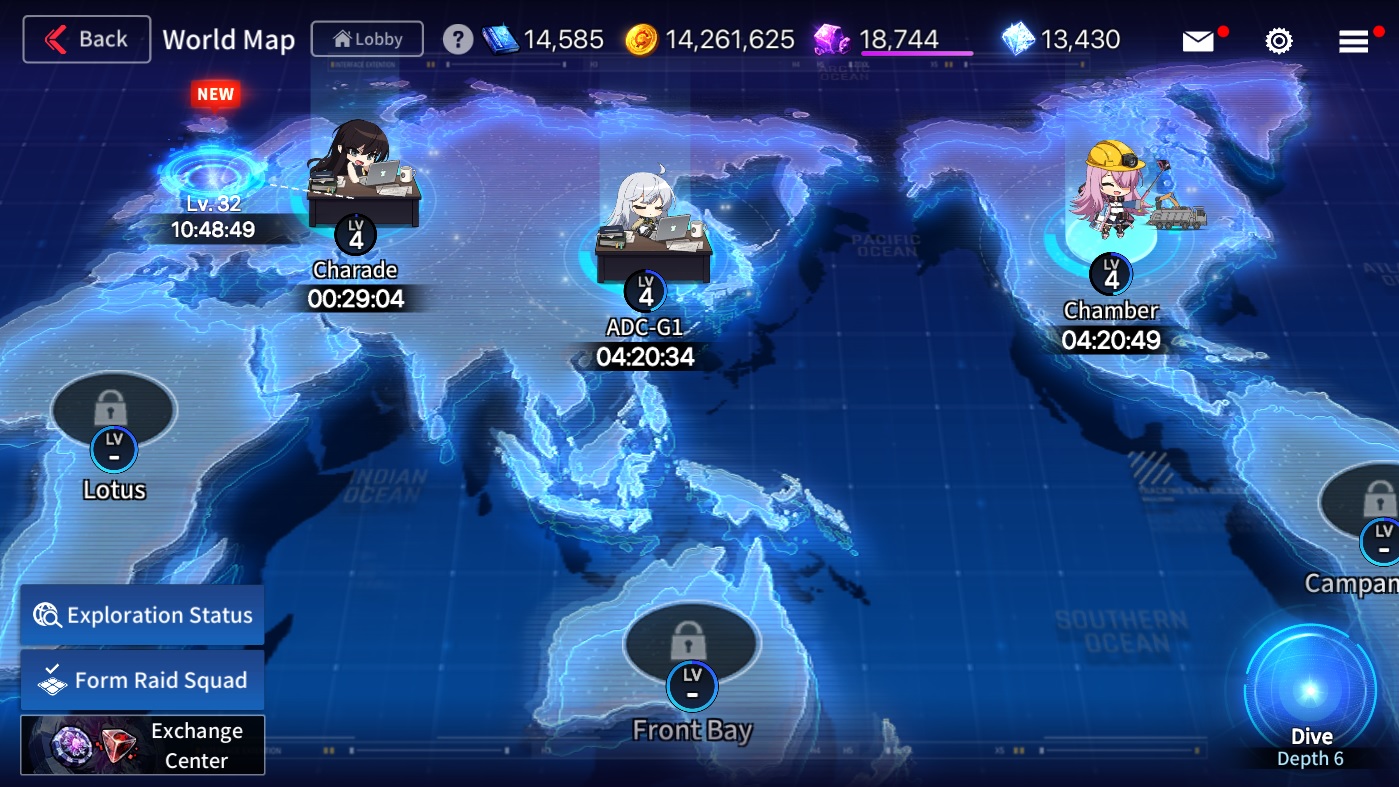Screen dimensions: 1399x787
Task: Tap the purple crystal currency icon
Action: (831, 40)
